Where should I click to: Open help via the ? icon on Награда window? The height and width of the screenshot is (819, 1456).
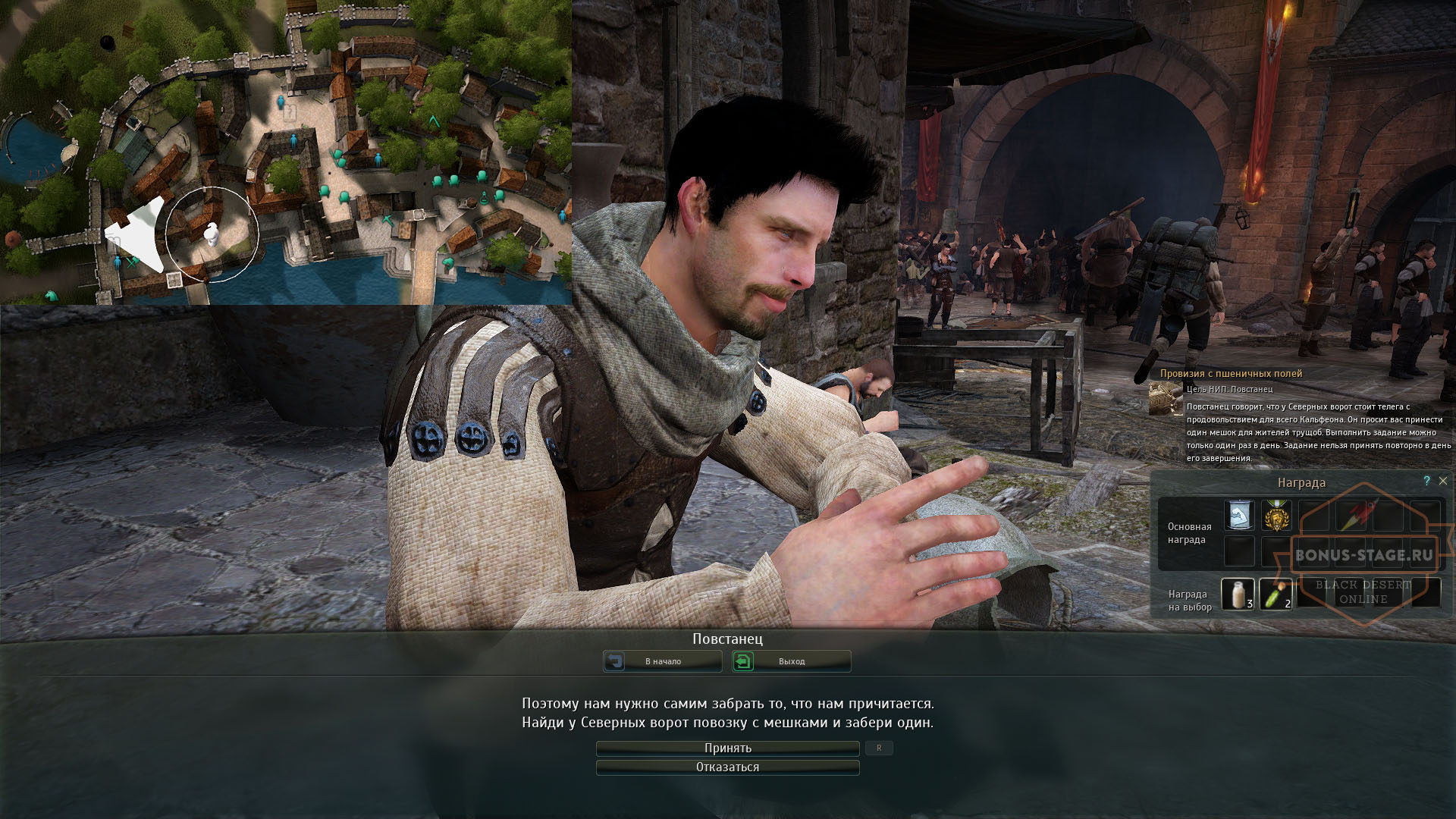1426,482
